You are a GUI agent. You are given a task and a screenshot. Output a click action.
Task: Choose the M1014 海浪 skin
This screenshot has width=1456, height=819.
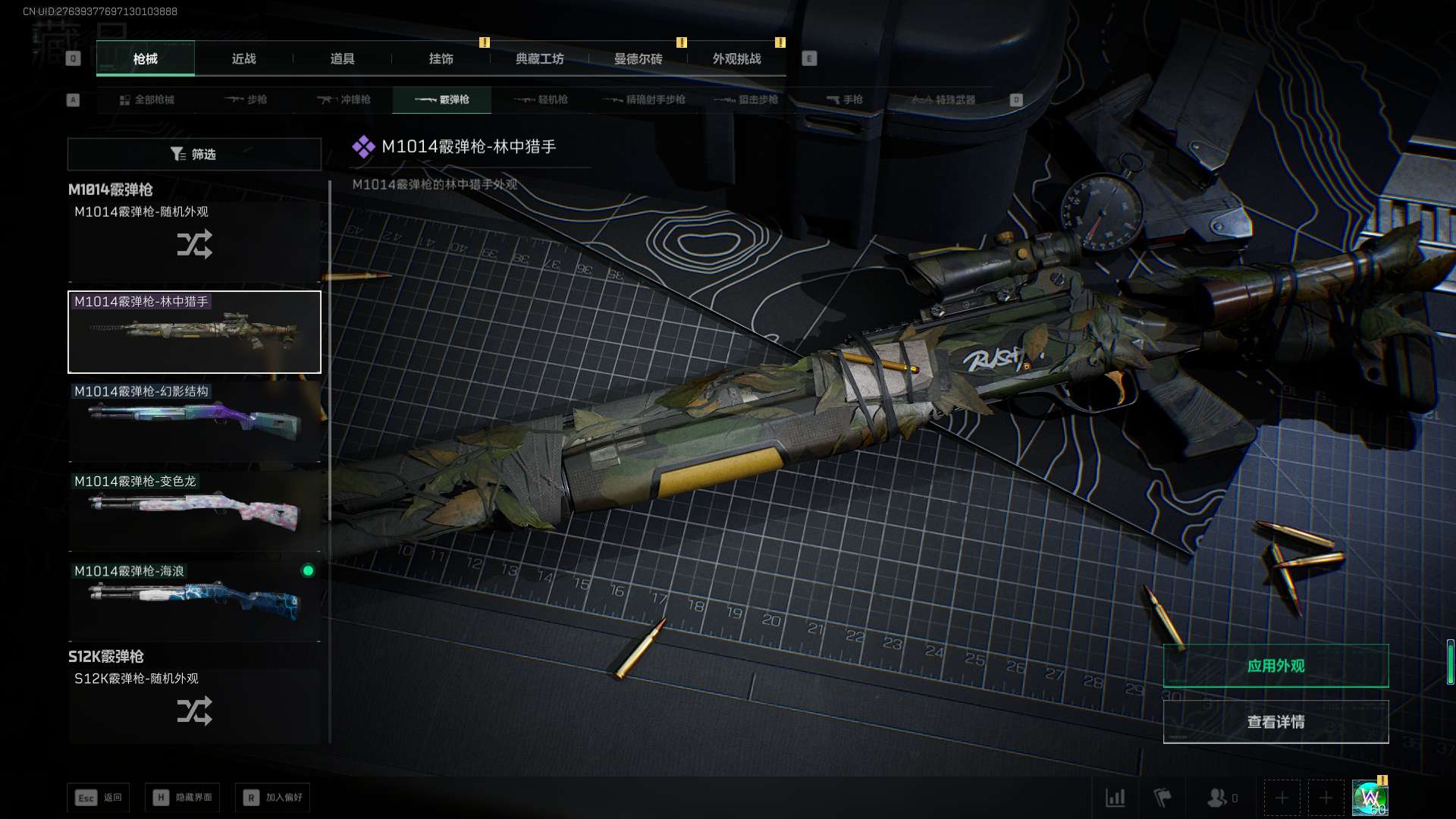pyautogui.click(x=194, y=601)
